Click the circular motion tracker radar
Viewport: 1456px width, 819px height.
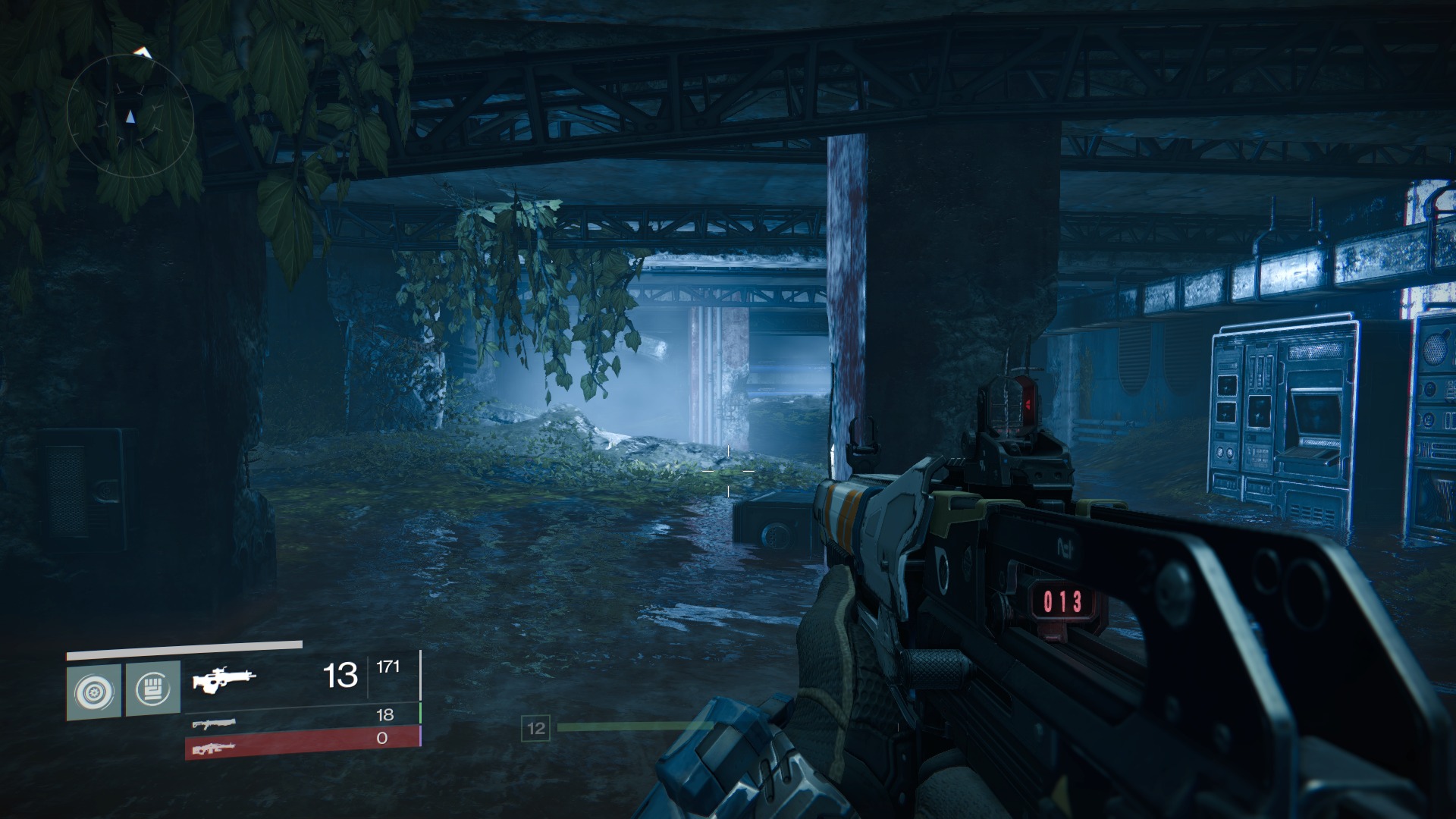(x=130, y=116)
